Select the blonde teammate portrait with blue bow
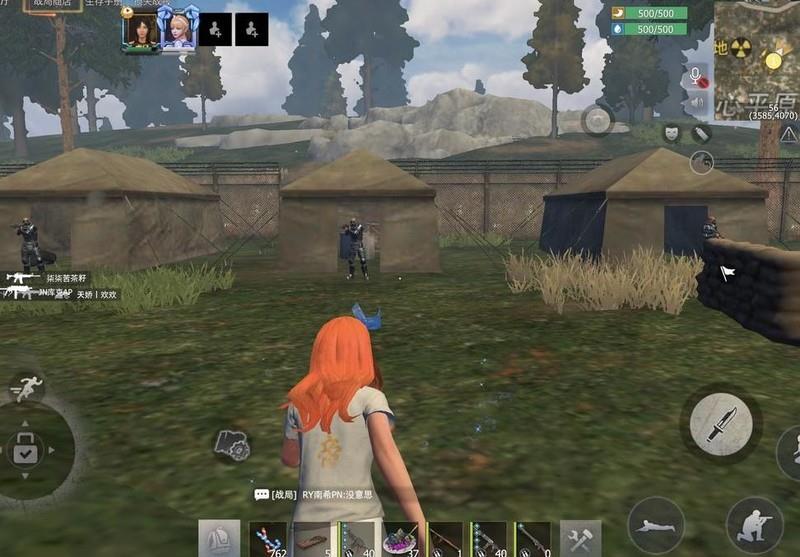 (177, 30)
